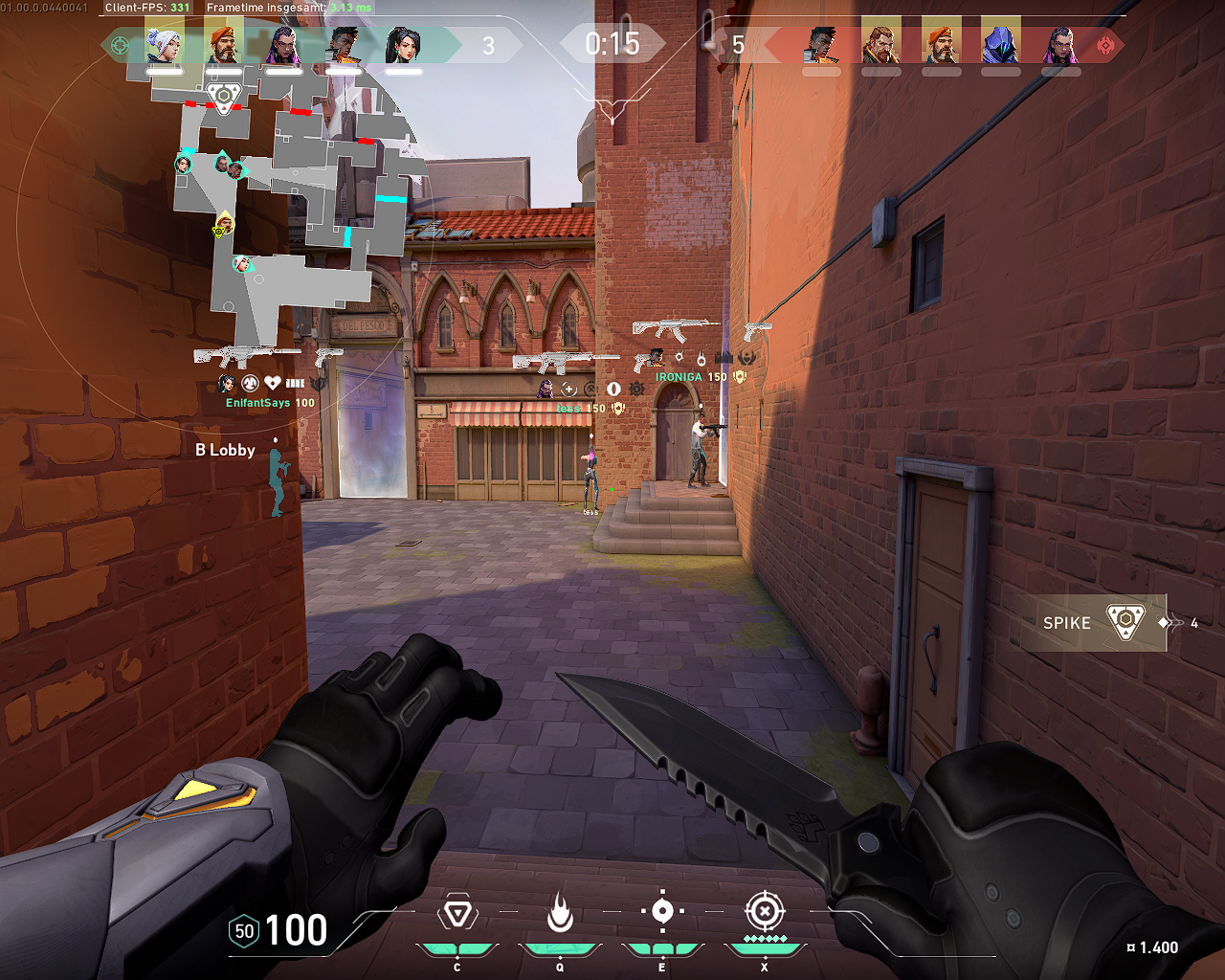
Task: Click the B Lobby location label
Action: (224, 450)
